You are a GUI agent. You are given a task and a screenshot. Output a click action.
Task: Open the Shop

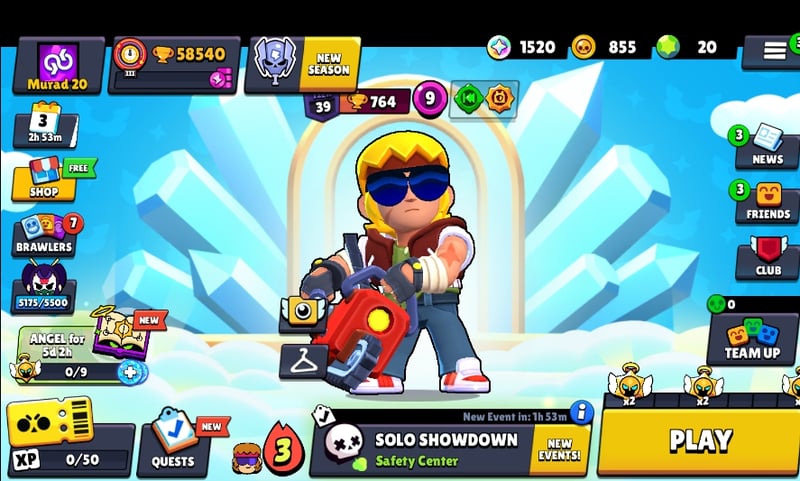pos(43,179)
